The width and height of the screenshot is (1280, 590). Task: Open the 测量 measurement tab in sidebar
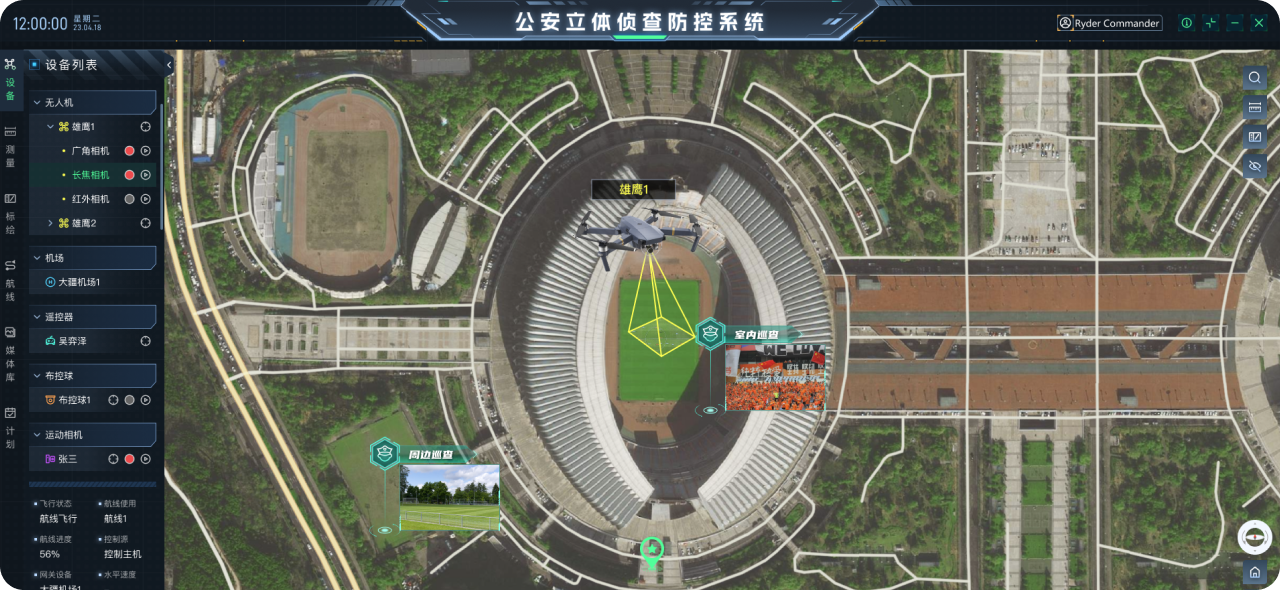tap(11, 146)
